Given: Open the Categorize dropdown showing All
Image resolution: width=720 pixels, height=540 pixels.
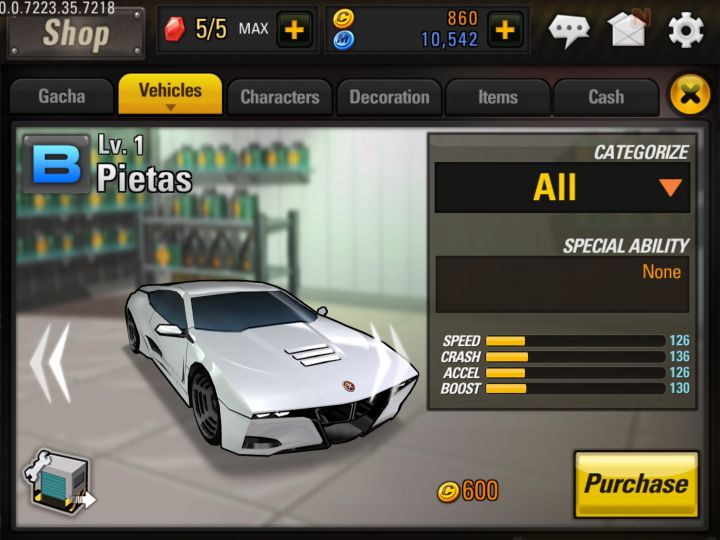Looking at the screenshot, I should (562, 187).
